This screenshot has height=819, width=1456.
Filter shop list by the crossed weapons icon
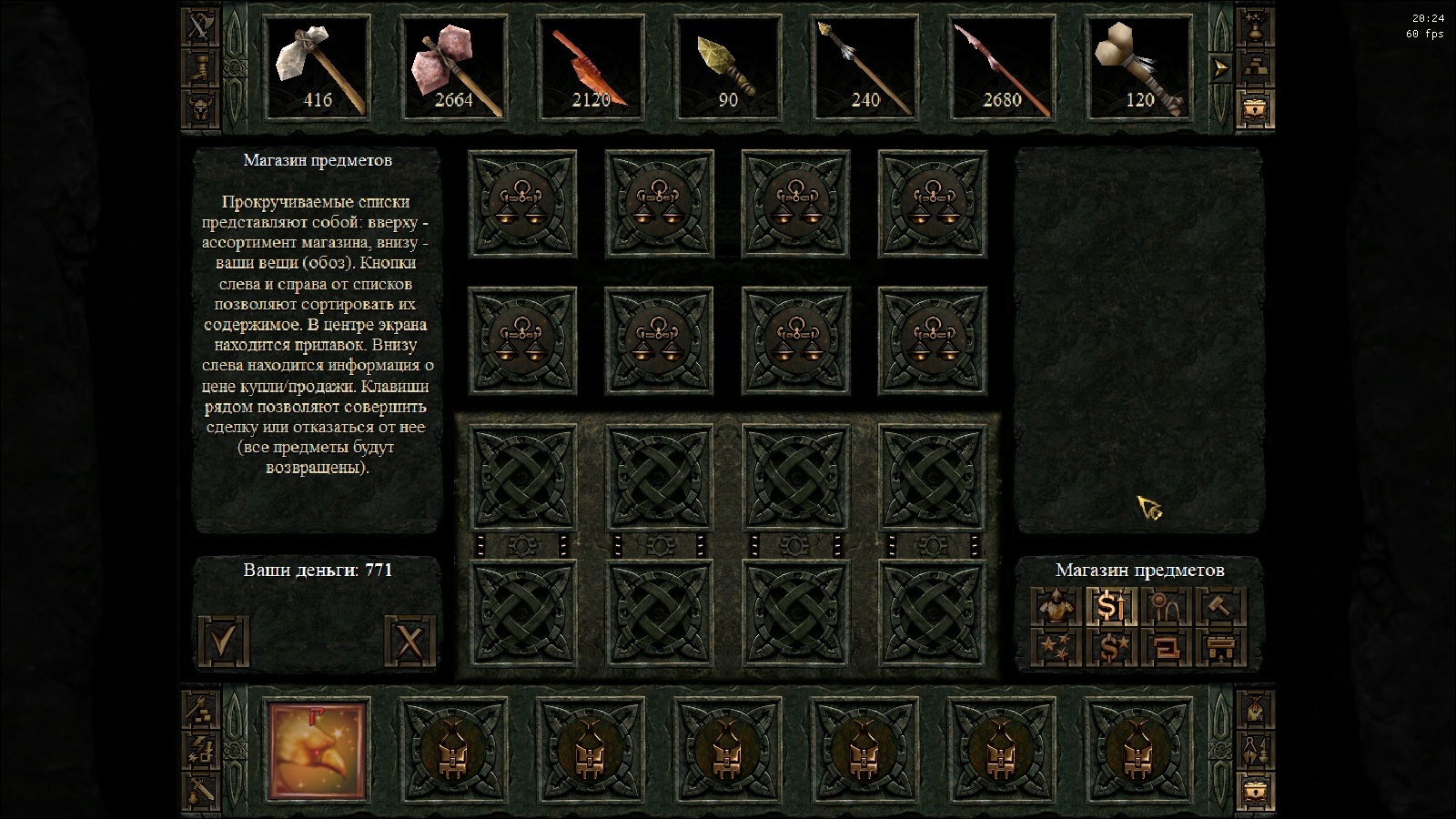pyautogui.click(x=198, y=27)
